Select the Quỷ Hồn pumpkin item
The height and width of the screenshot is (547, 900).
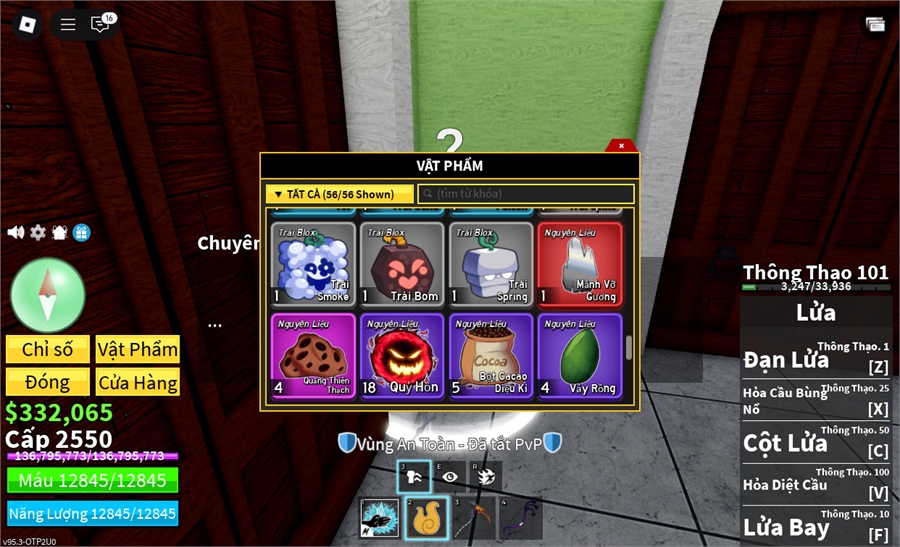(x=402, y=357)
